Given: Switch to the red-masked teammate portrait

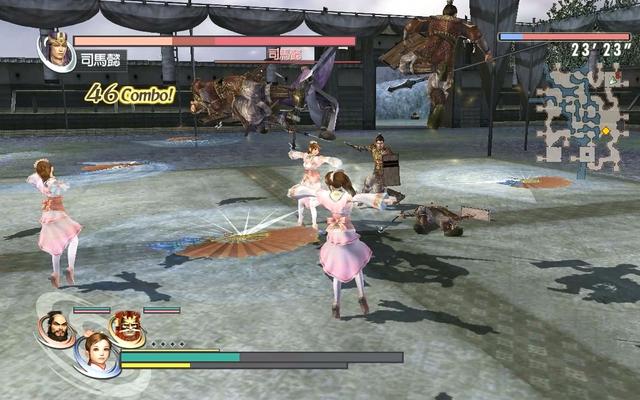Looking at the screenshot, I should [x=126, y=326].
